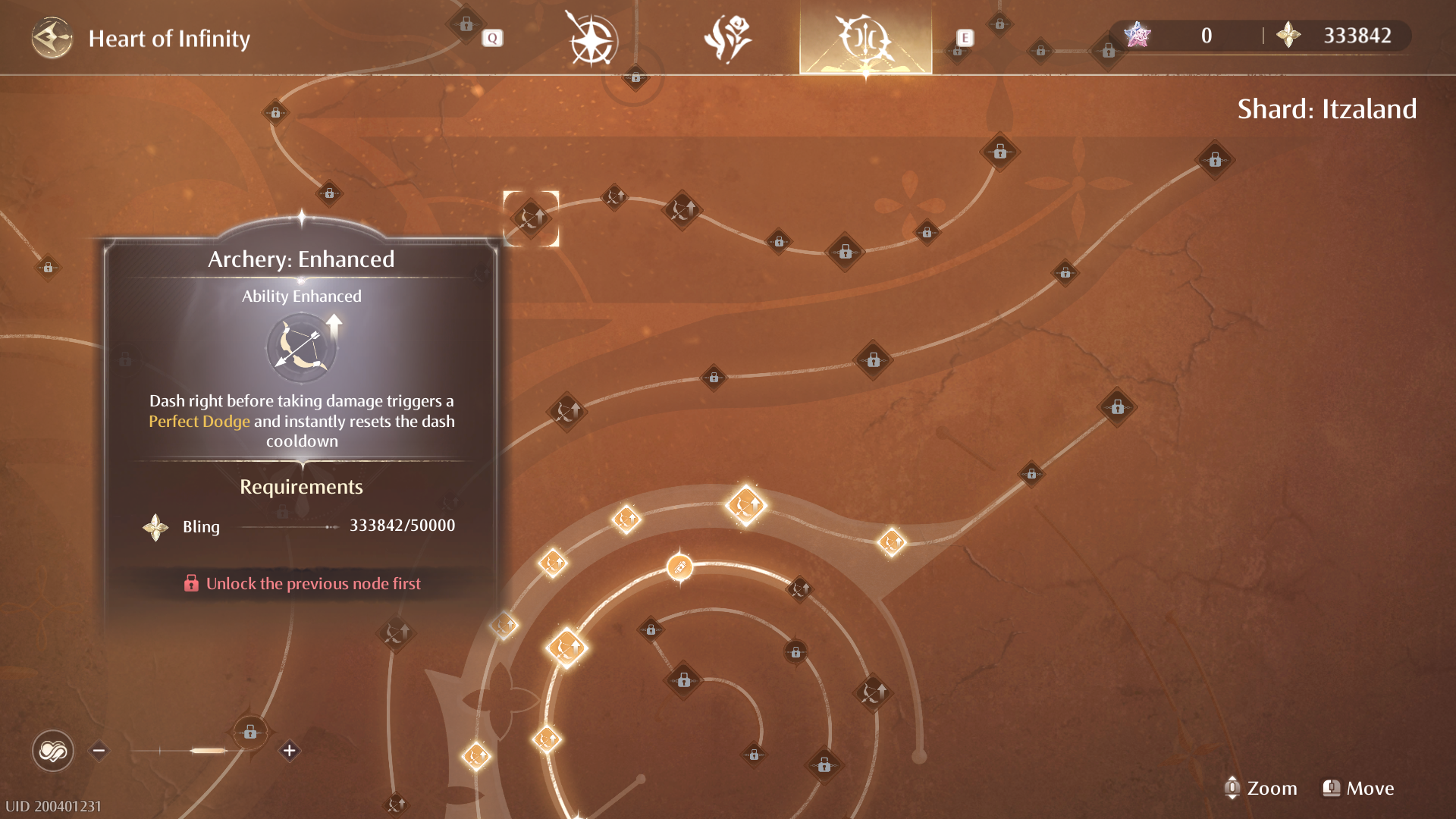Viewport: 1456px width, 819px height.
Task: Adjust the zoom level slider
Action: coord(208,751)
